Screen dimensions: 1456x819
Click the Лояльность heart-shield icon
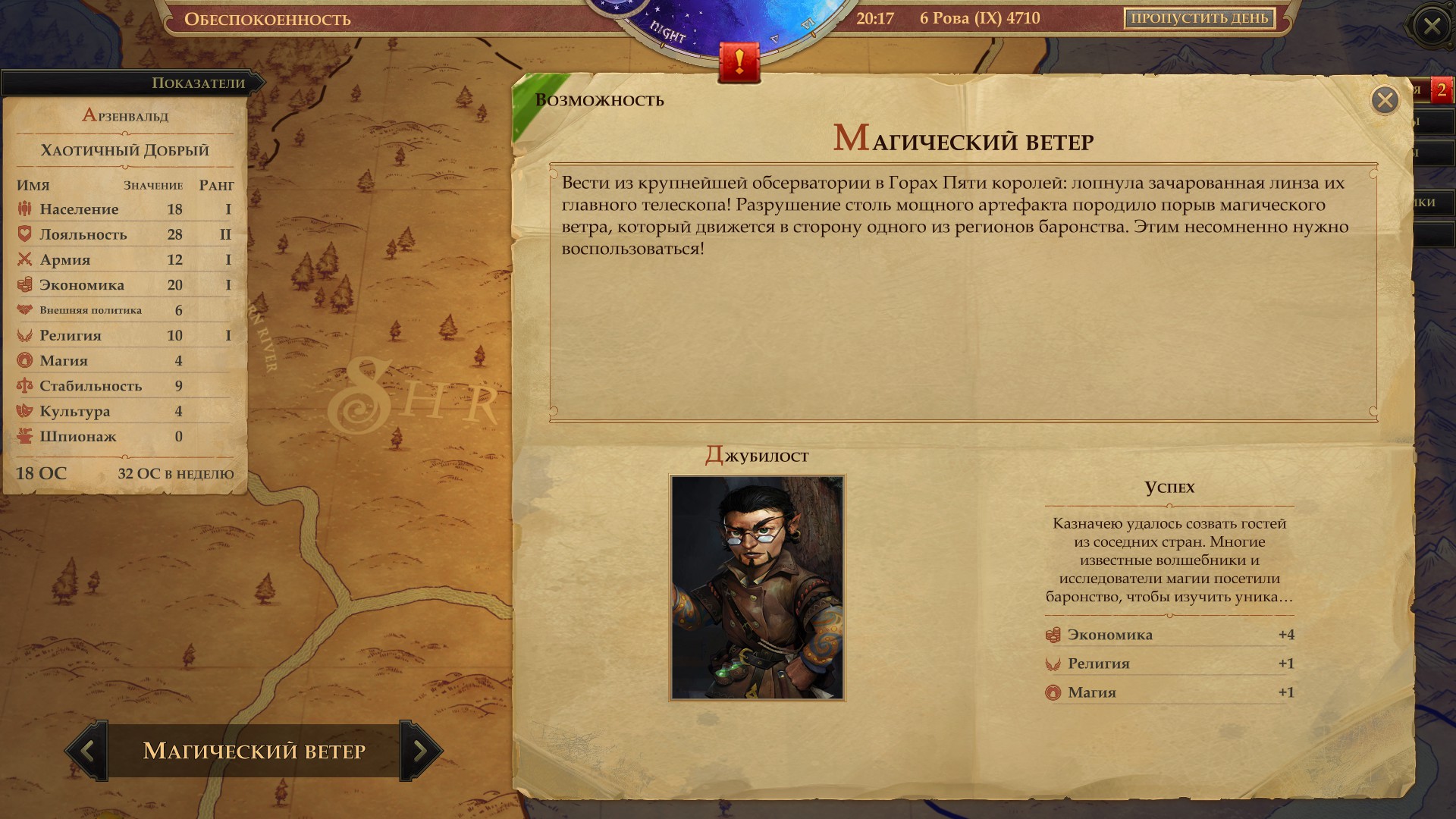click(x=24, y=234)
